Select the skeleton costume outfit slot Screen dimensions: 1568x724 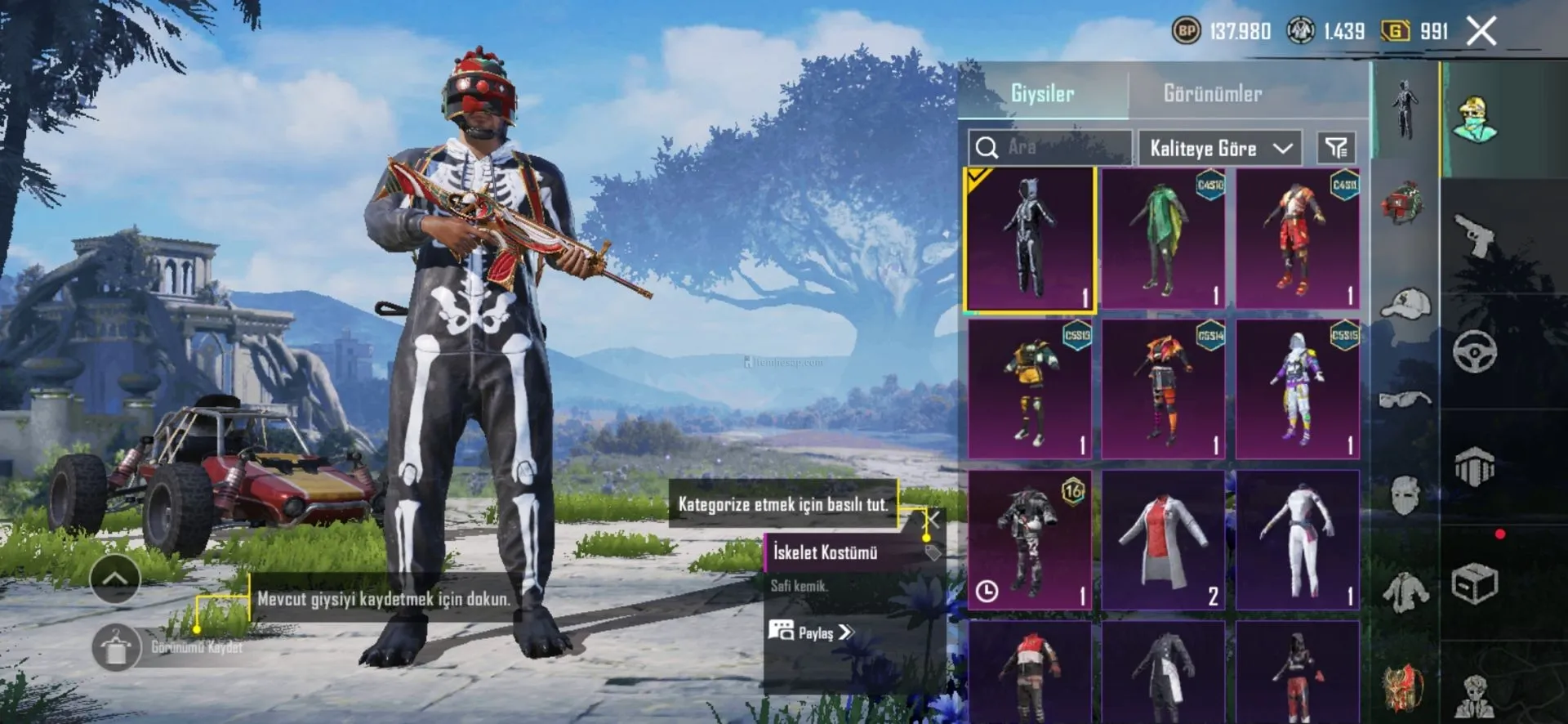click(1030, 239)
